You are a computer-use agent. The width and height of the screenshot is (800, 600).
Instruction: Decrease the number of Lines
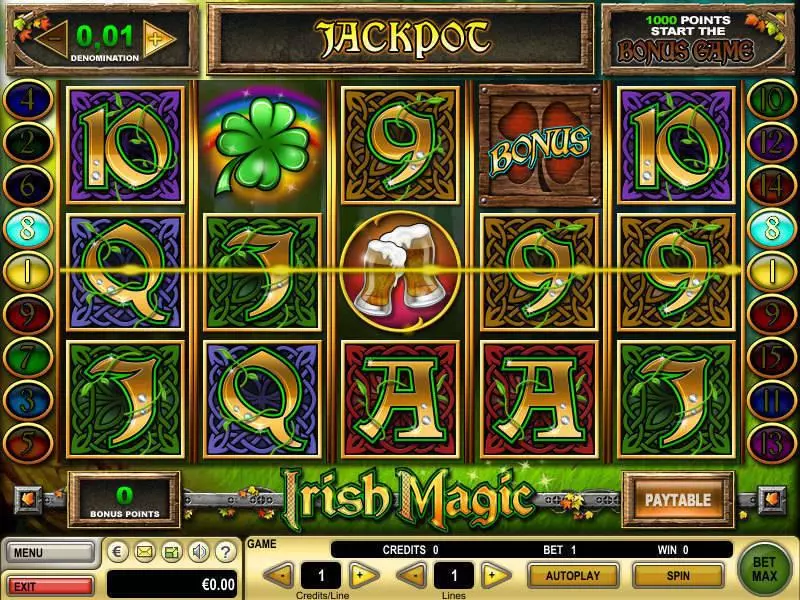click(x=411, y=575)
